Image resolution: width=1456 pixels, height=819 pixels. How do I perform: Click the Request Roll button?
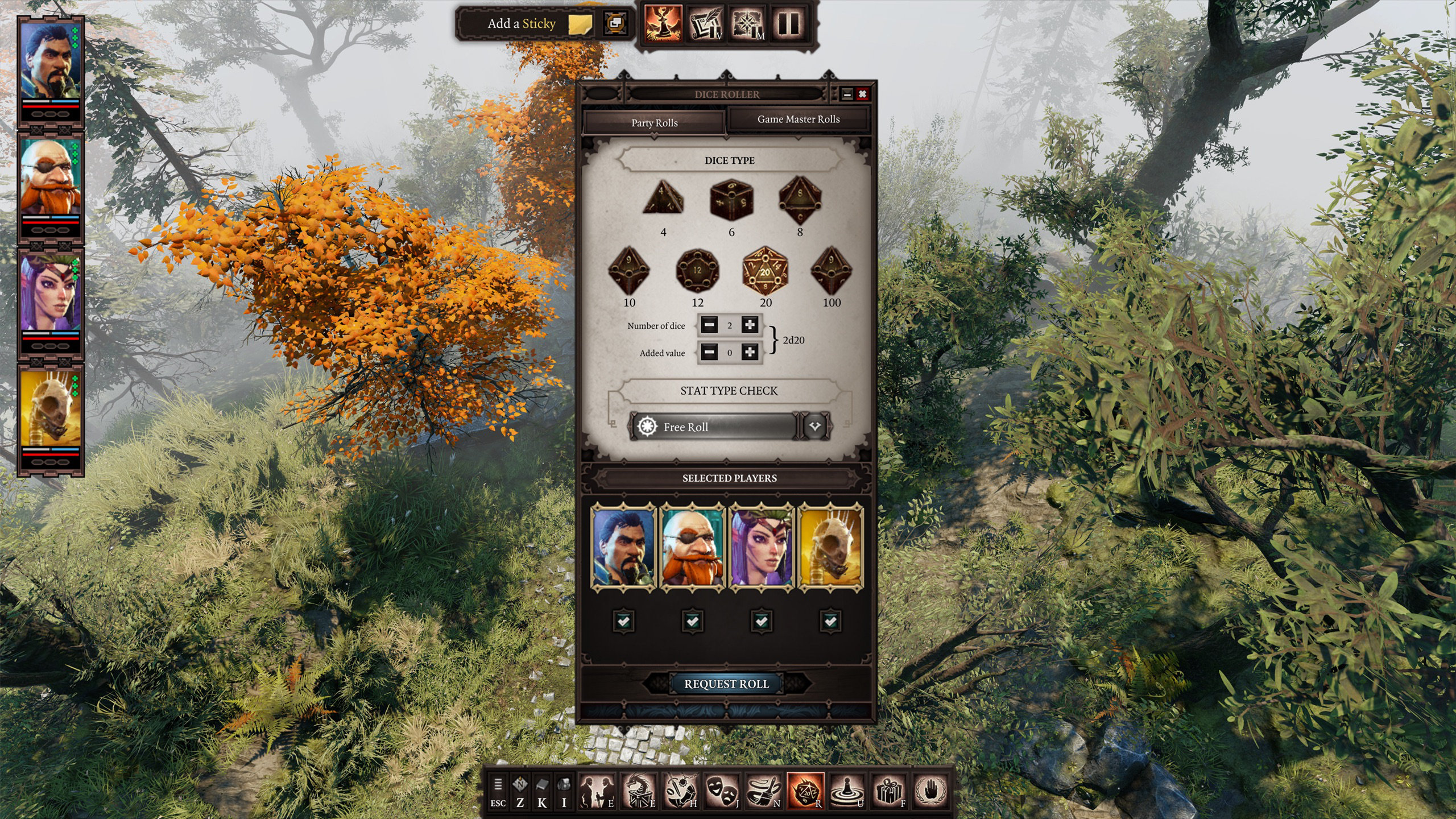tap(726, 684)
